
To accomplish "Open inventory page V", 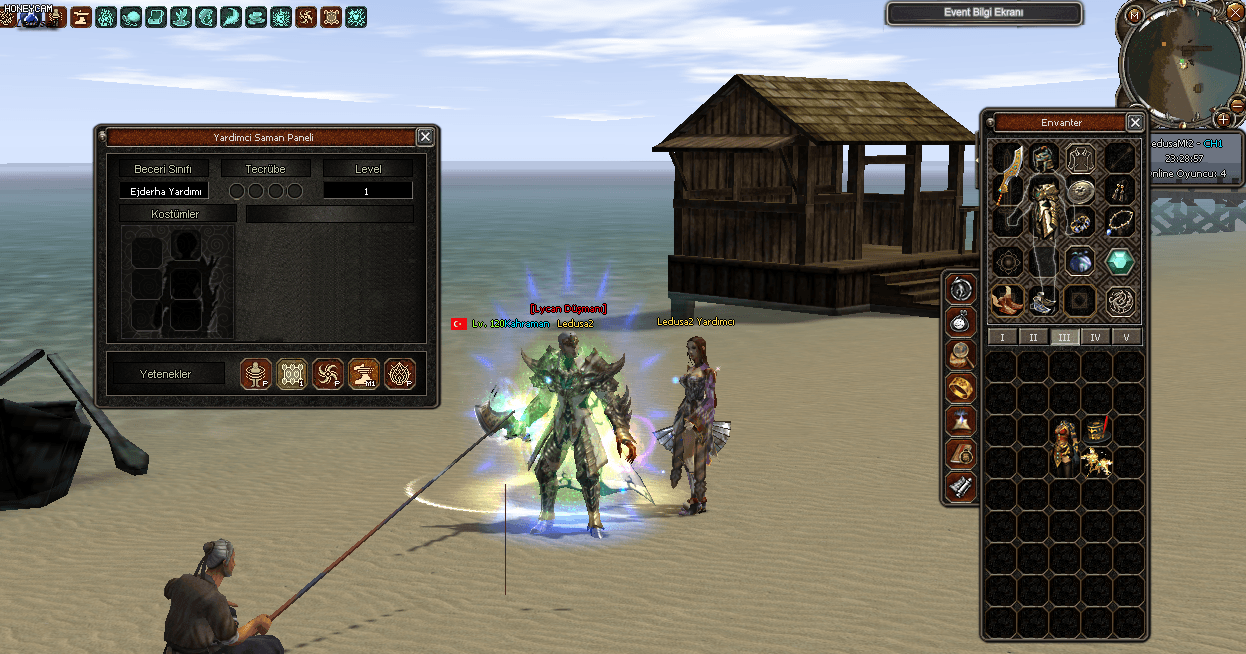I will [x=1126, y=337].
